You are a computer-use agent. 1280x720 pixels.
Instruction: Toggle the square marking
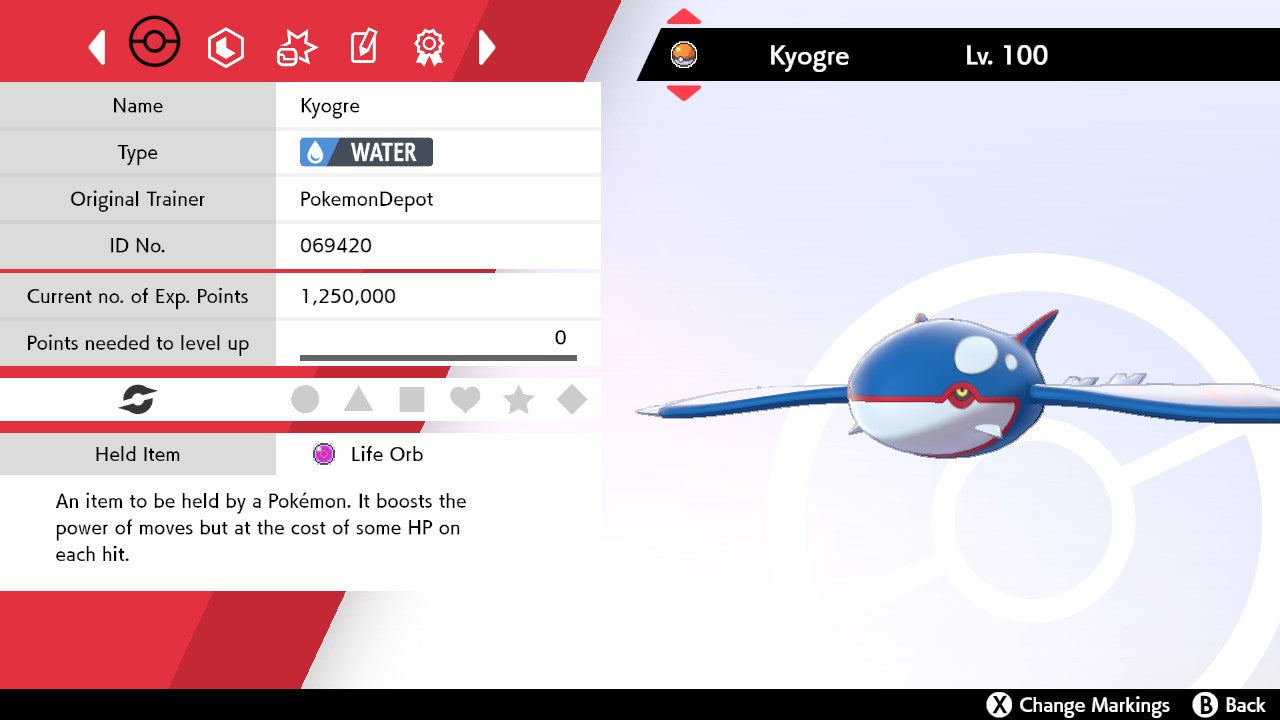click(x=411, y=400)
